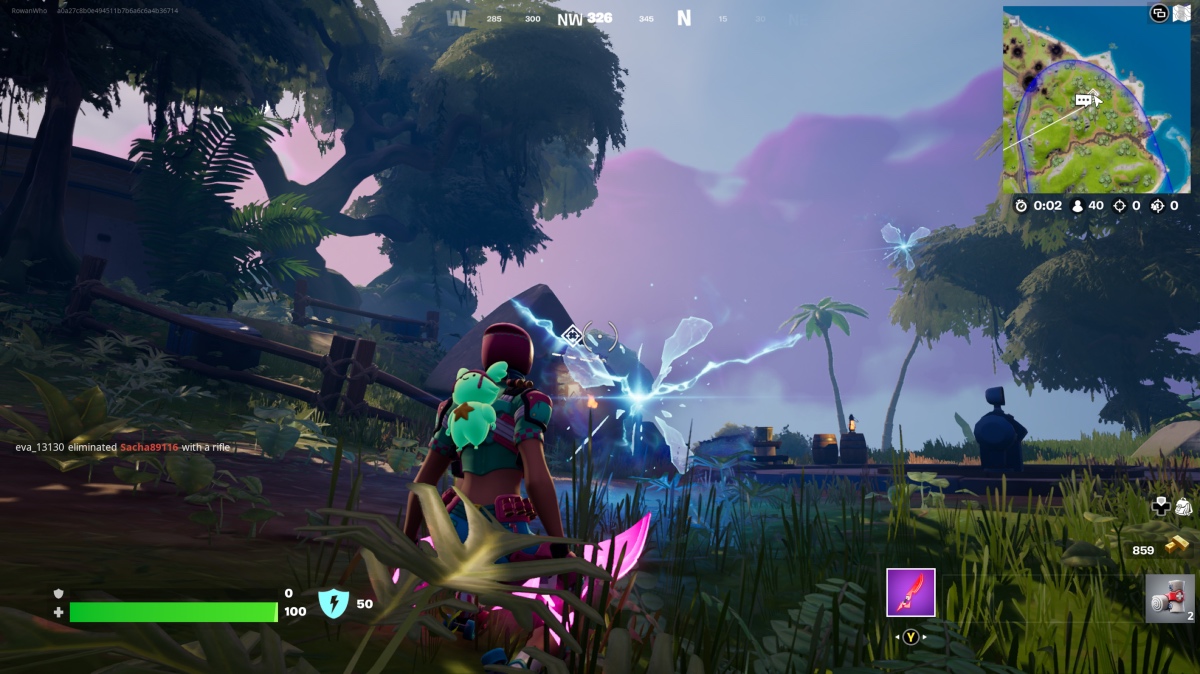
Task: Open the island minimap
Action: tap(1096, 100)
